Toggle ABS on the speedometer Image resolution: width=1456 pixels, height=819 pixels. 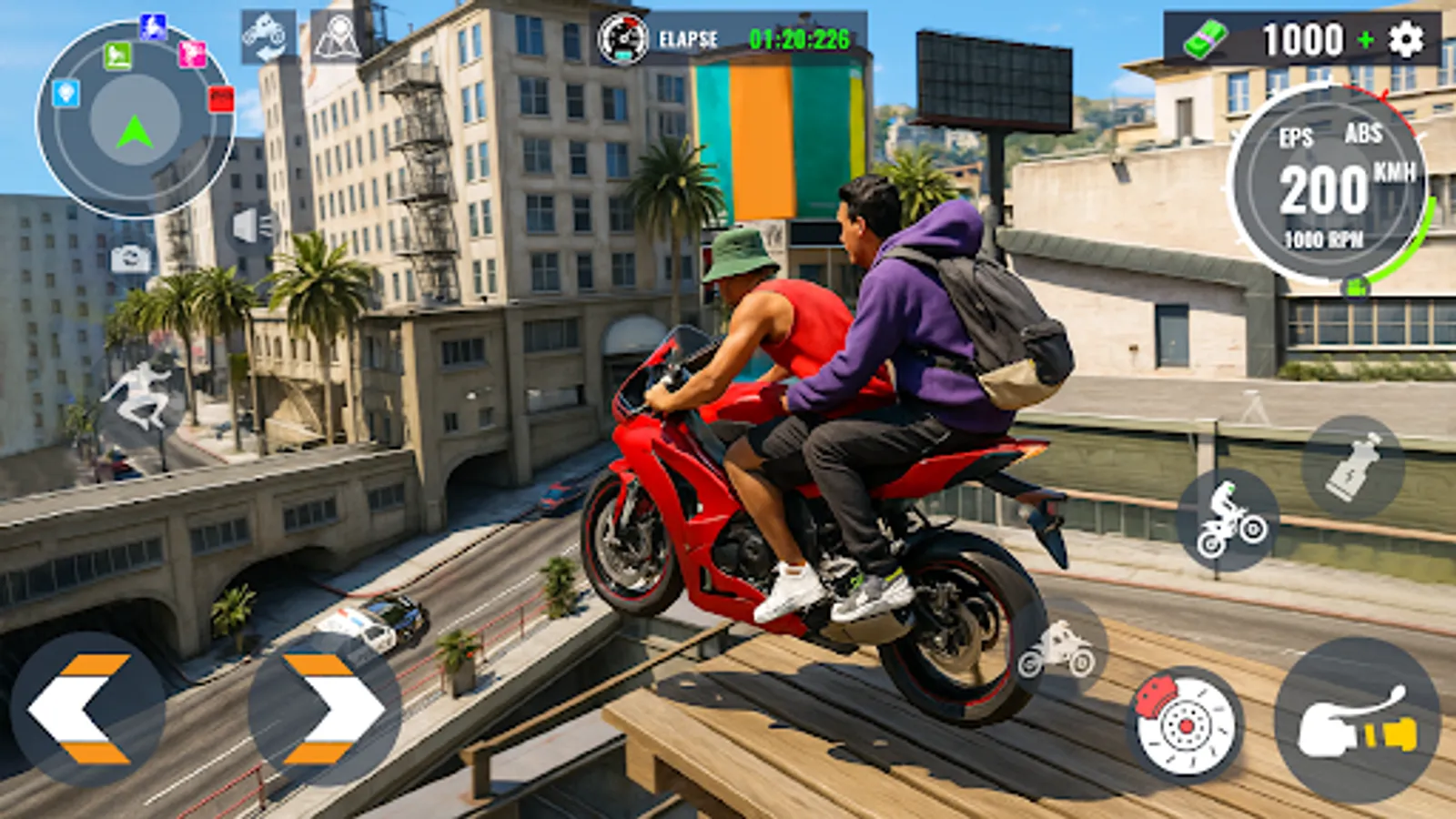[1362, 136]
